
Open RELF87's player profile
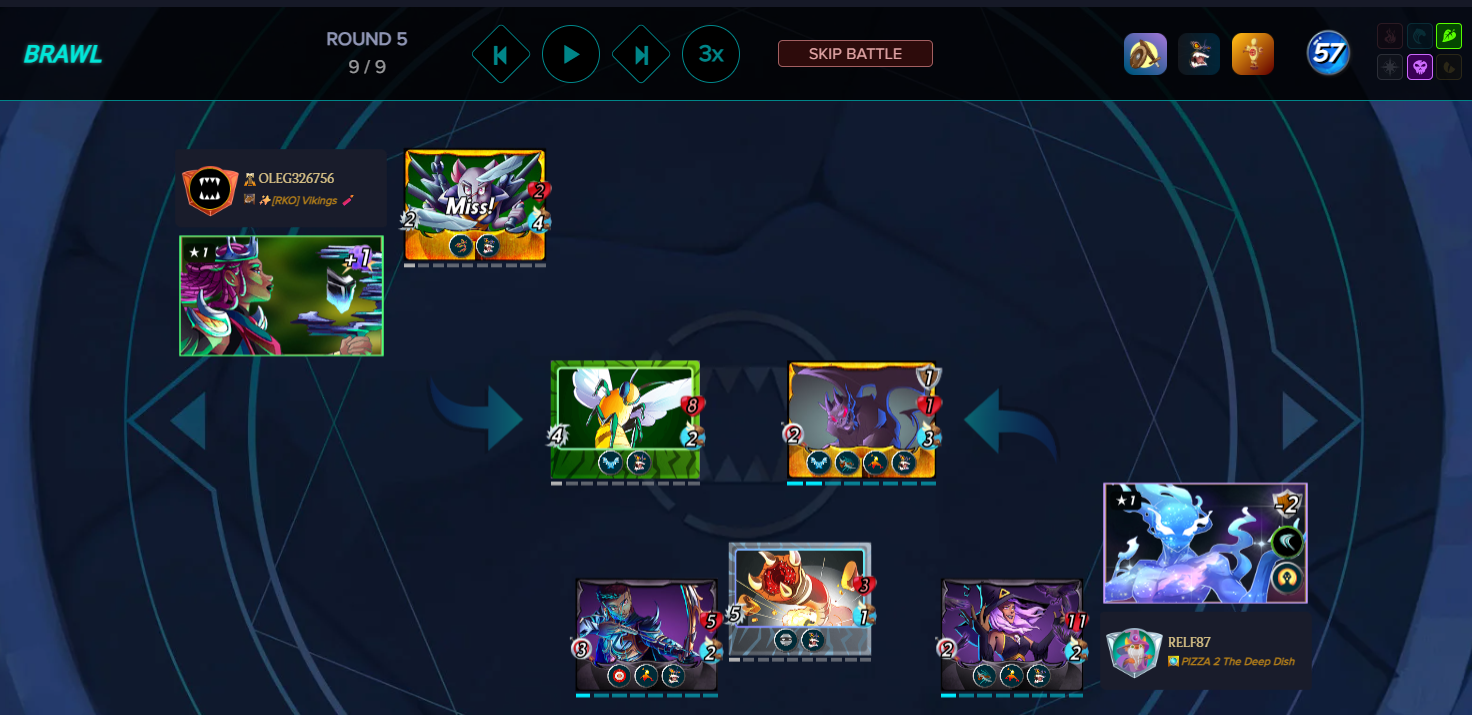(1189, 642)
